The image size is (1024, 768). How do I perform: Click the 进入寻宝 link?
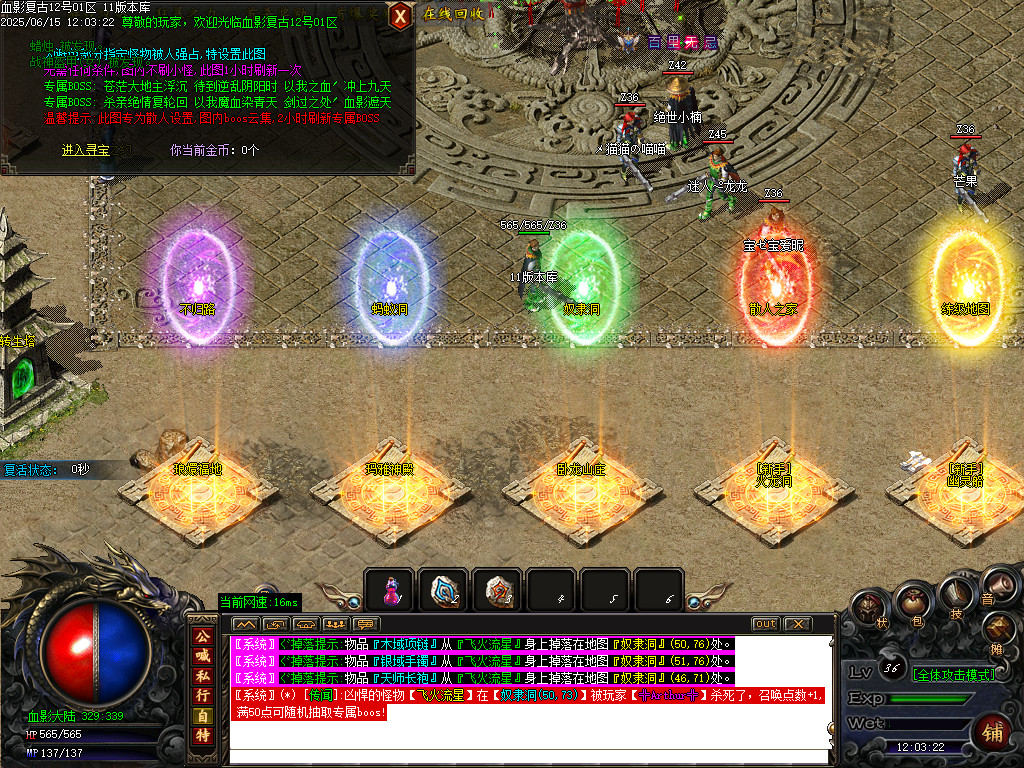pos(86,150)
